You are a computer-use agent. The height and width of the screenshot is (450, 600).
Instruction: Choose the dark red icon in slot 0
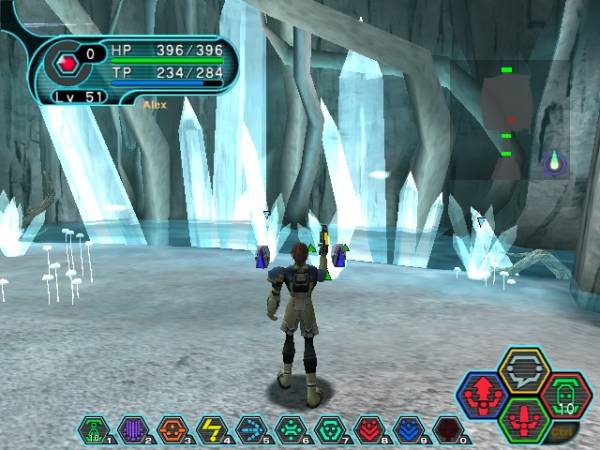click(x=446, y=430)
